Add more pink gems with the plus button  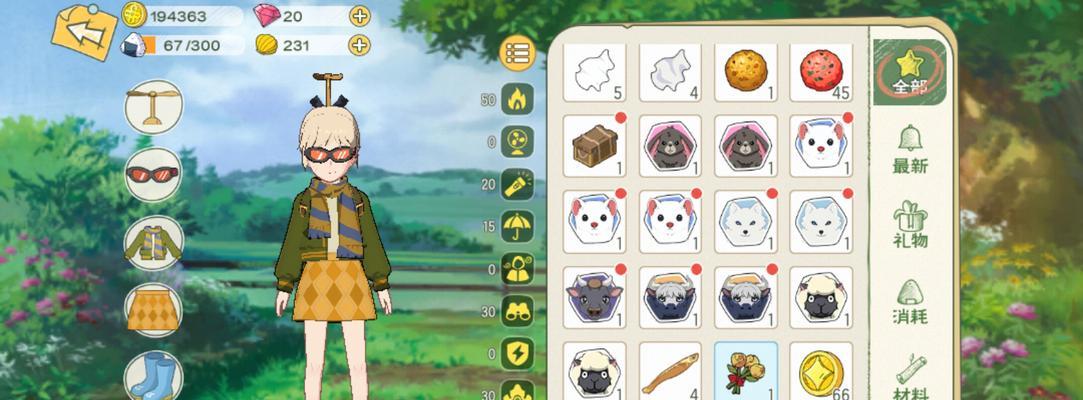(x=359, y=16)
